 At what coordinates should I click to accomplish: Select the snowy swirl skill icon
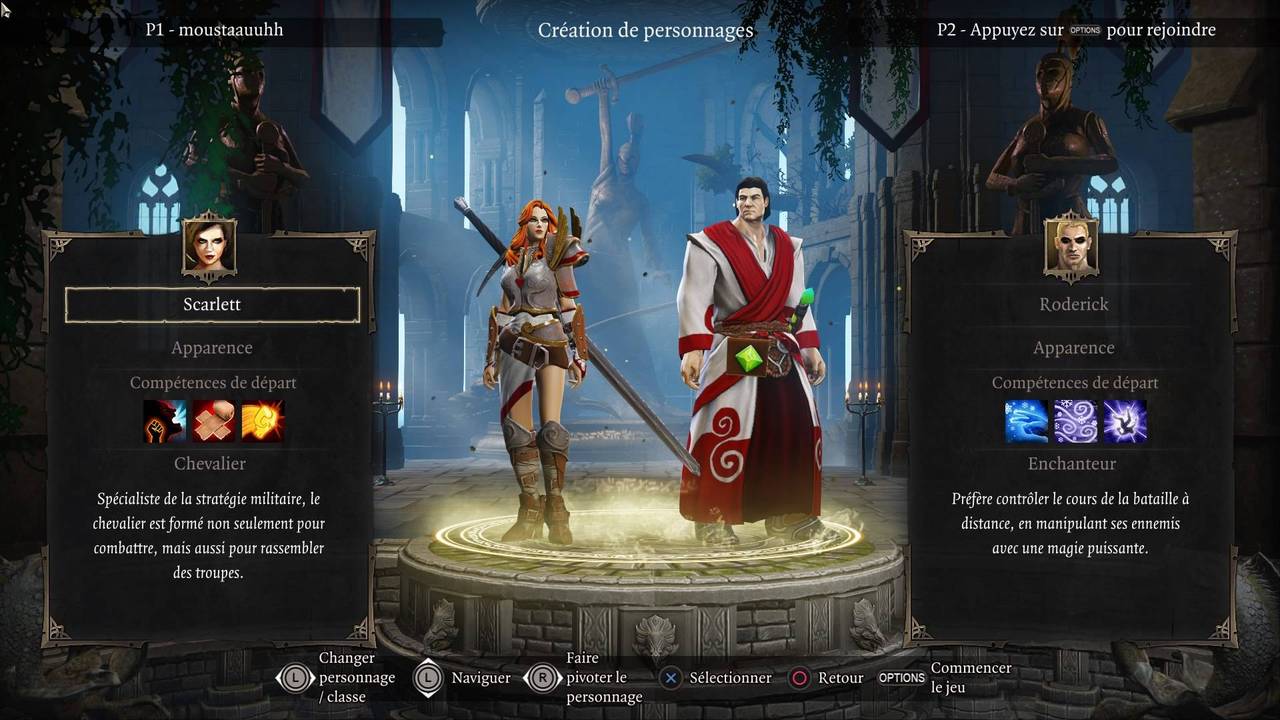1075,421
